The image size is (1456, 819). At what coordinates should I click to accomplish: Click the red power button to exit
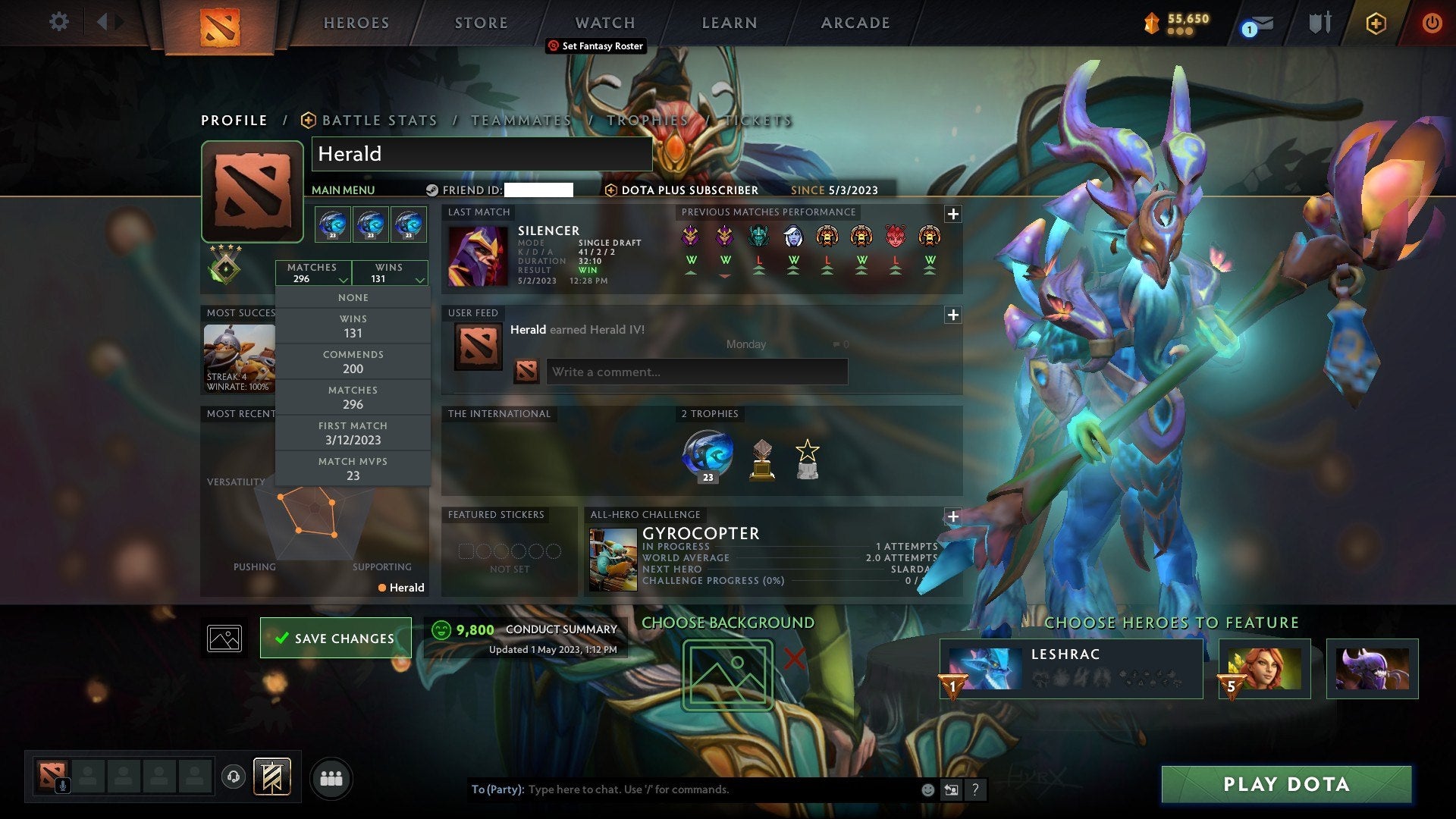pos(1432,23)
